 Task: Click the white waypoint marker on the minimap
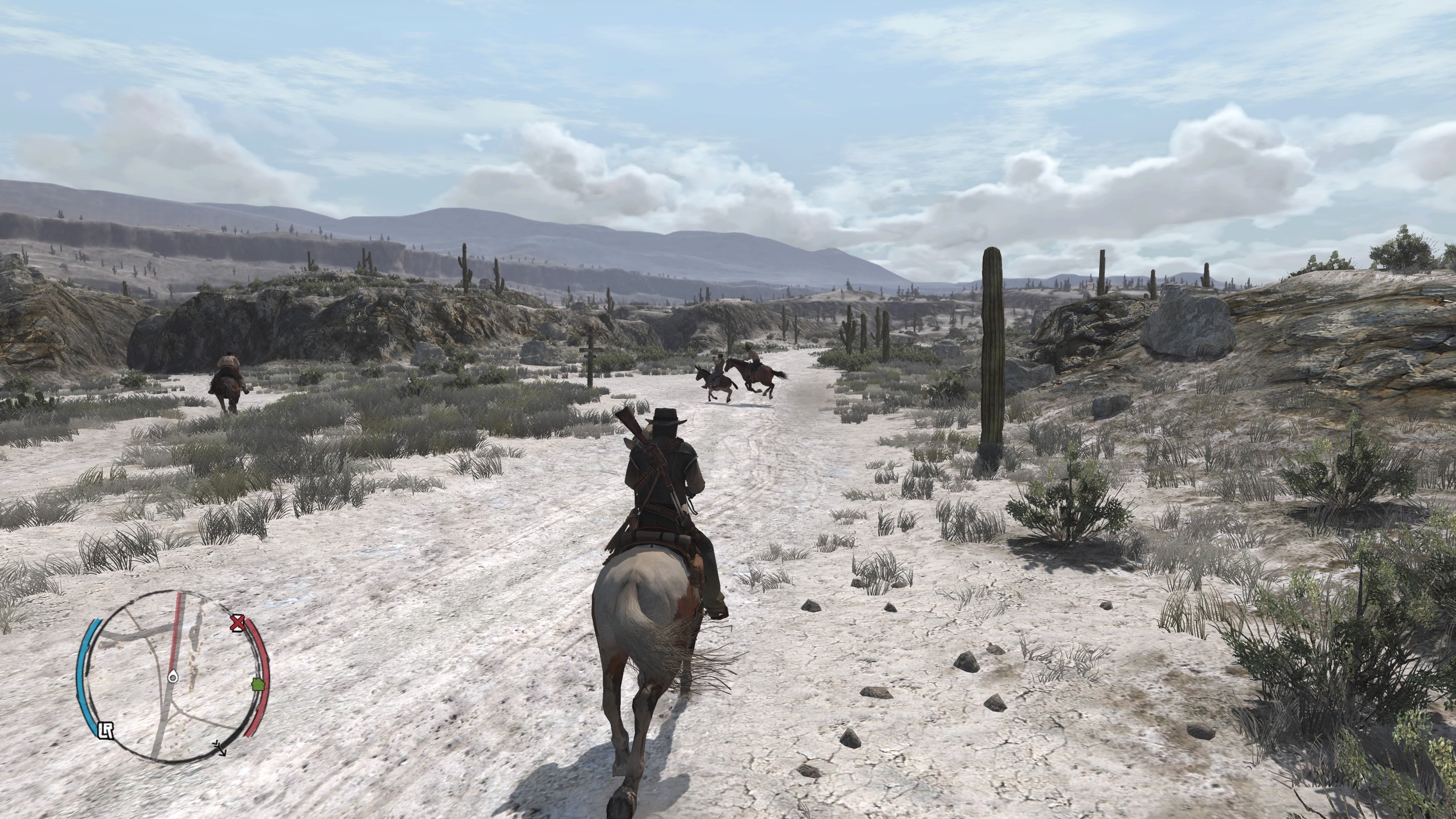(x=173, y=676)
